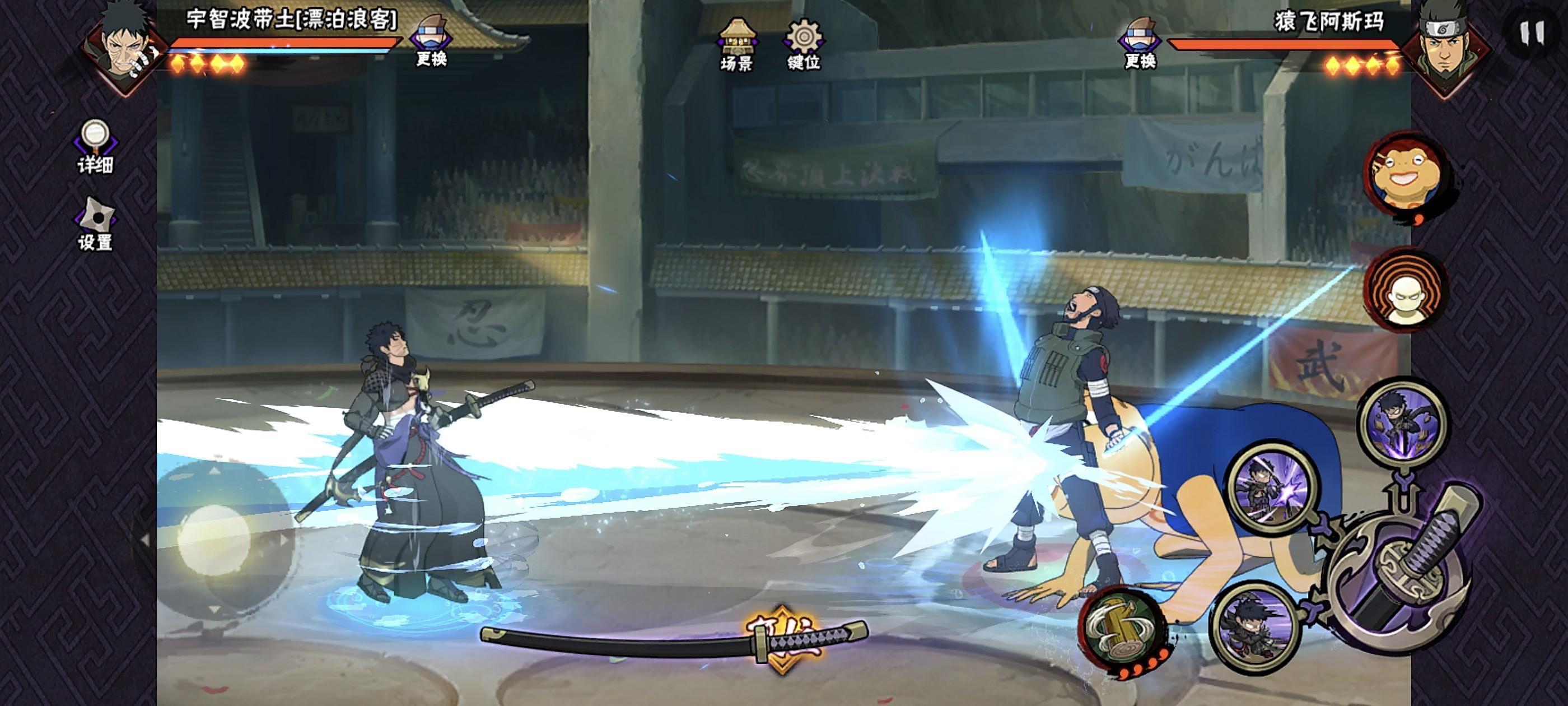
Task: Open the 详细 details panel
Action: pyautogui.click(x=95, y=146)
